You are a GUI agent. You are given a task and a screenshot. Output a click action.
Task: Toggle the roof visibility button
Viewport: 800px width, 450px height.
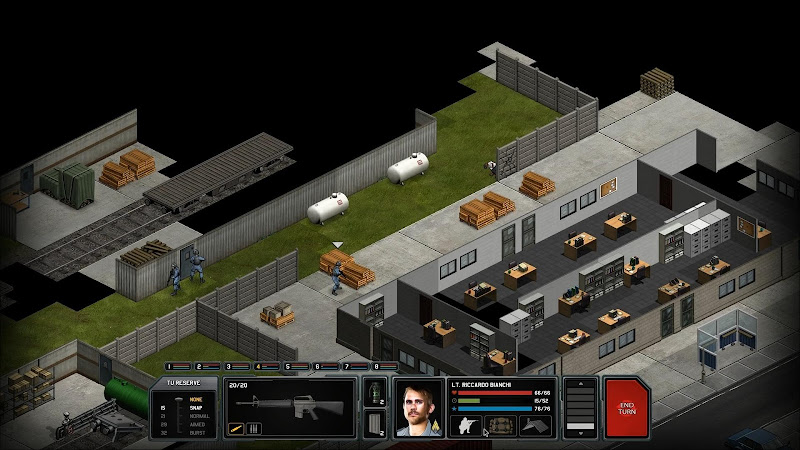(535, 425)
